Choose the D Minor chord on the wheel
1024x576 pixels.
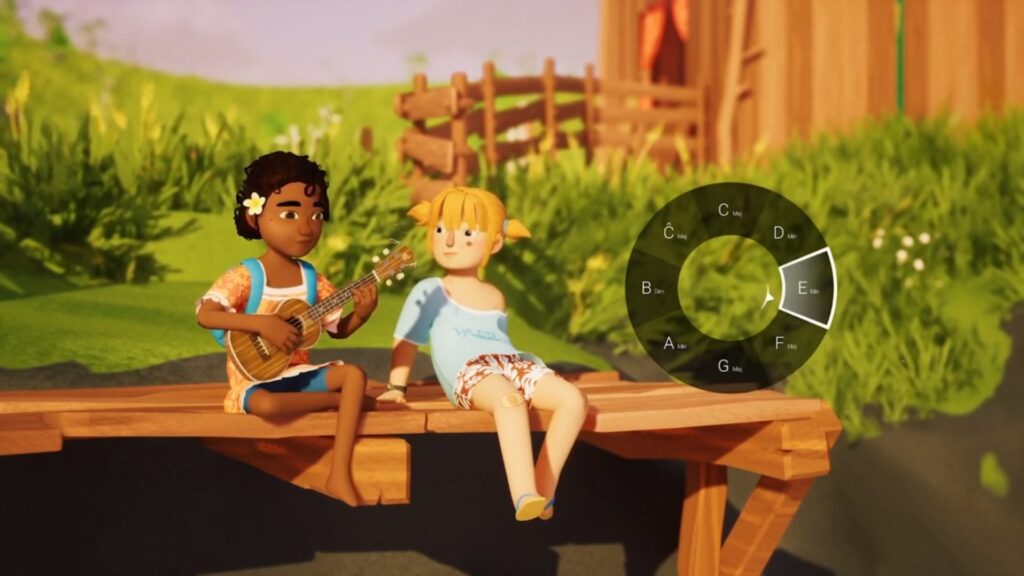[x=783, y=233]
